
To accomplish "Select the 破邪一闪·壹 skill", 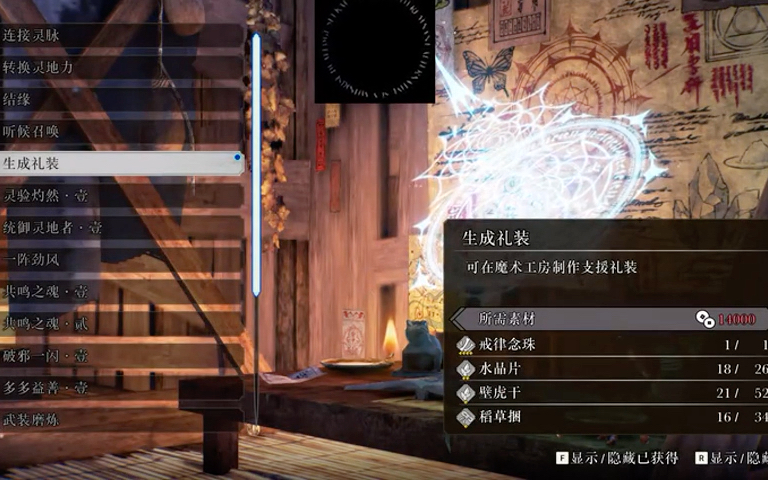I will click(120, 356).
